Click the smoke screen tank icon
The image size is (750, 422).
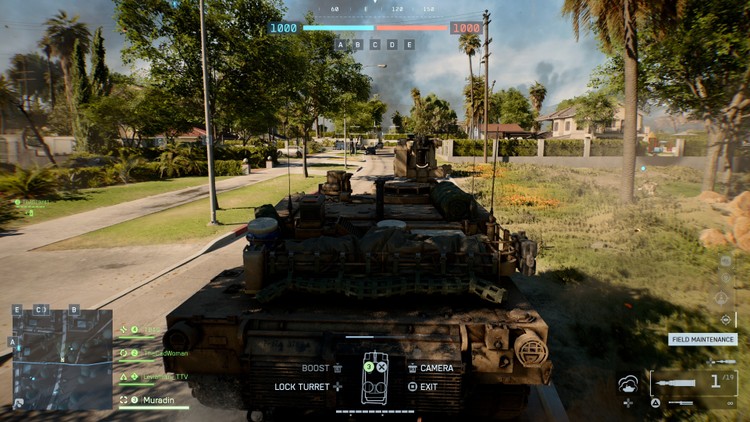[x=629, y=384]
